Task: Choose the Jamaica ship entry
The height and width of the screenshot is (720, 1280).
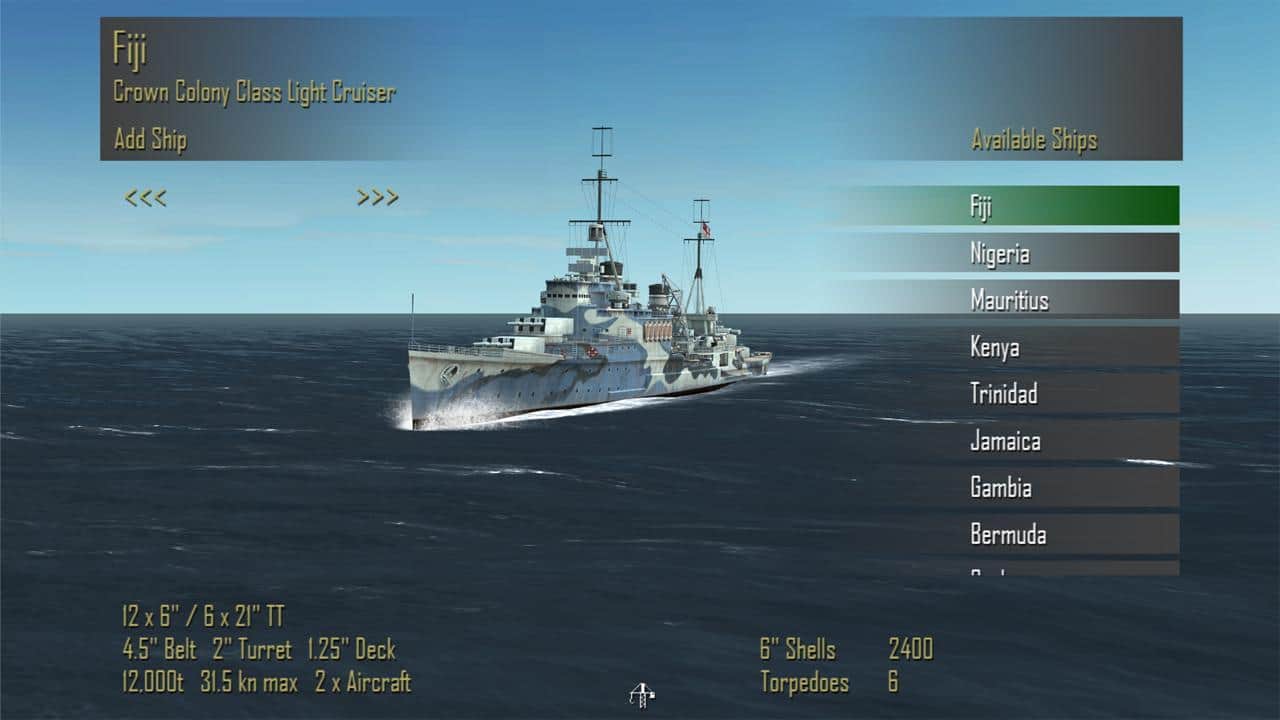Action: (1005, 441)
